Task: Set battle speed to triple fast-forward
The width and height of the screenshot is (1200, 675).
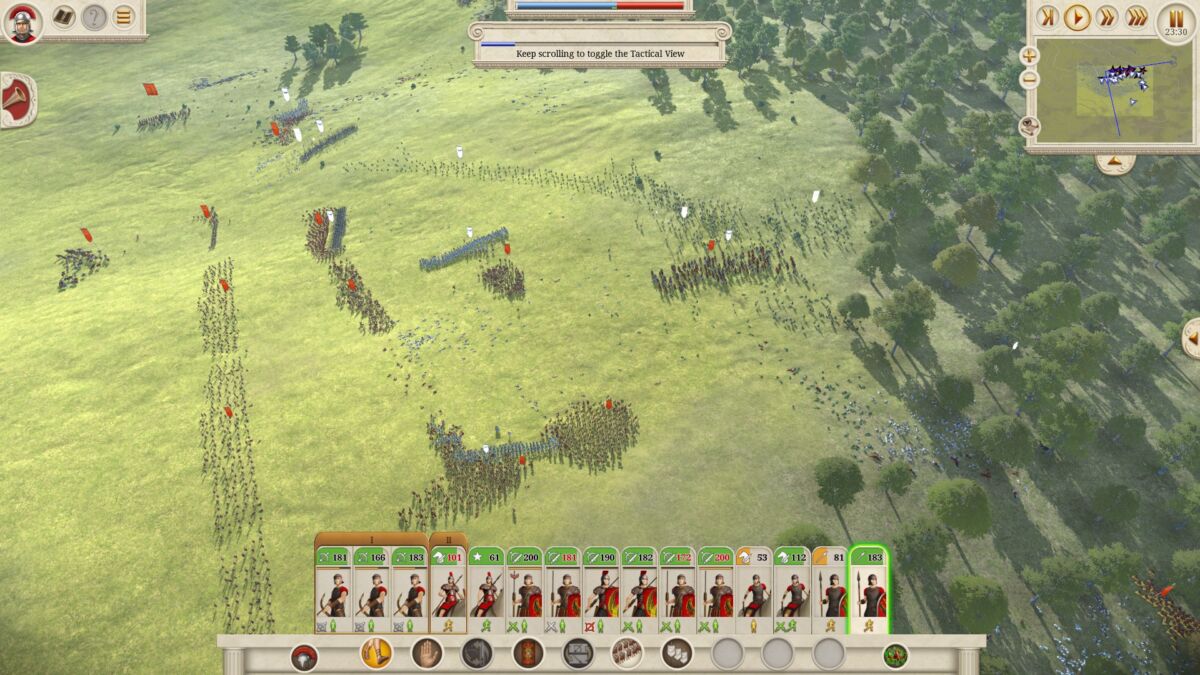Action: (x=1137, y=17)
